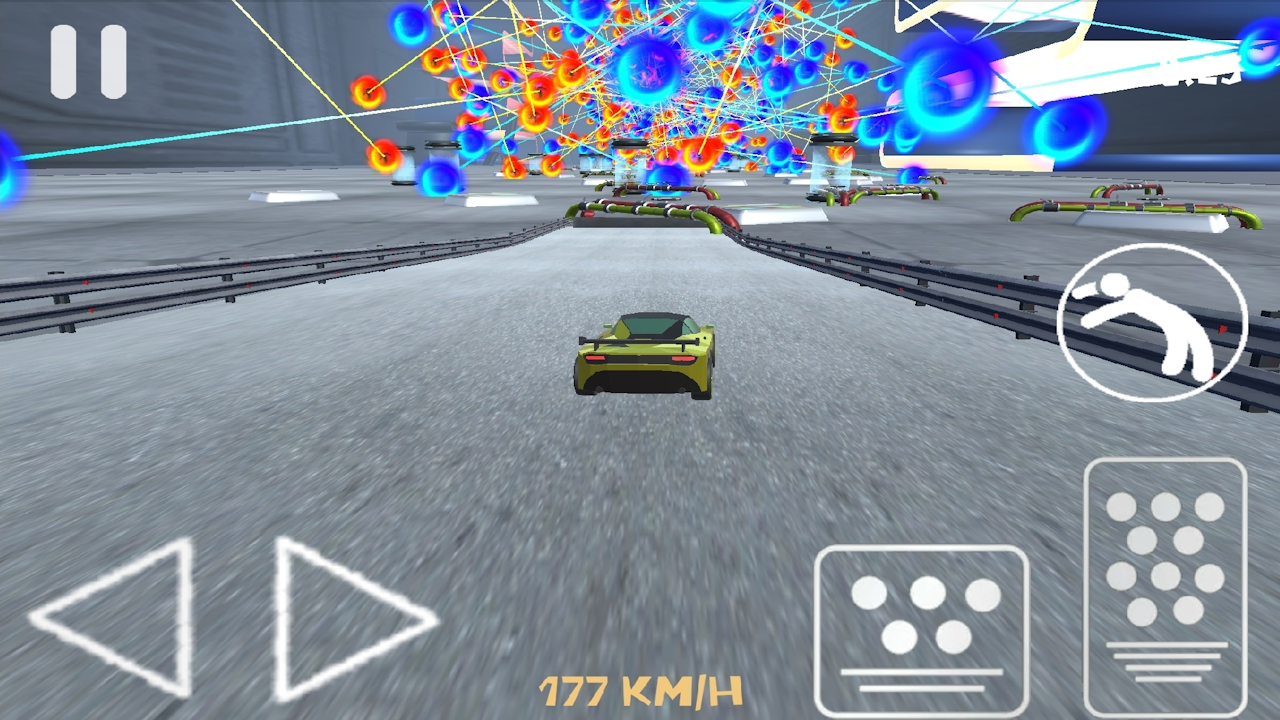Click the 177 KM/H speed readout
Image resolution: width=1280 pixels, height=720 pixels.
[638, 690]
